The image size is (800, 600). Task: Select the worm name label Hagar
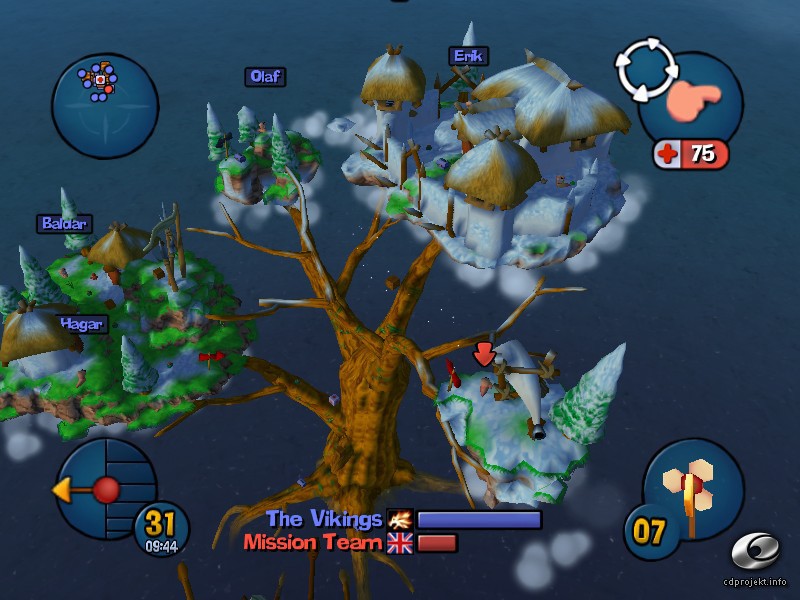[82, 323]
